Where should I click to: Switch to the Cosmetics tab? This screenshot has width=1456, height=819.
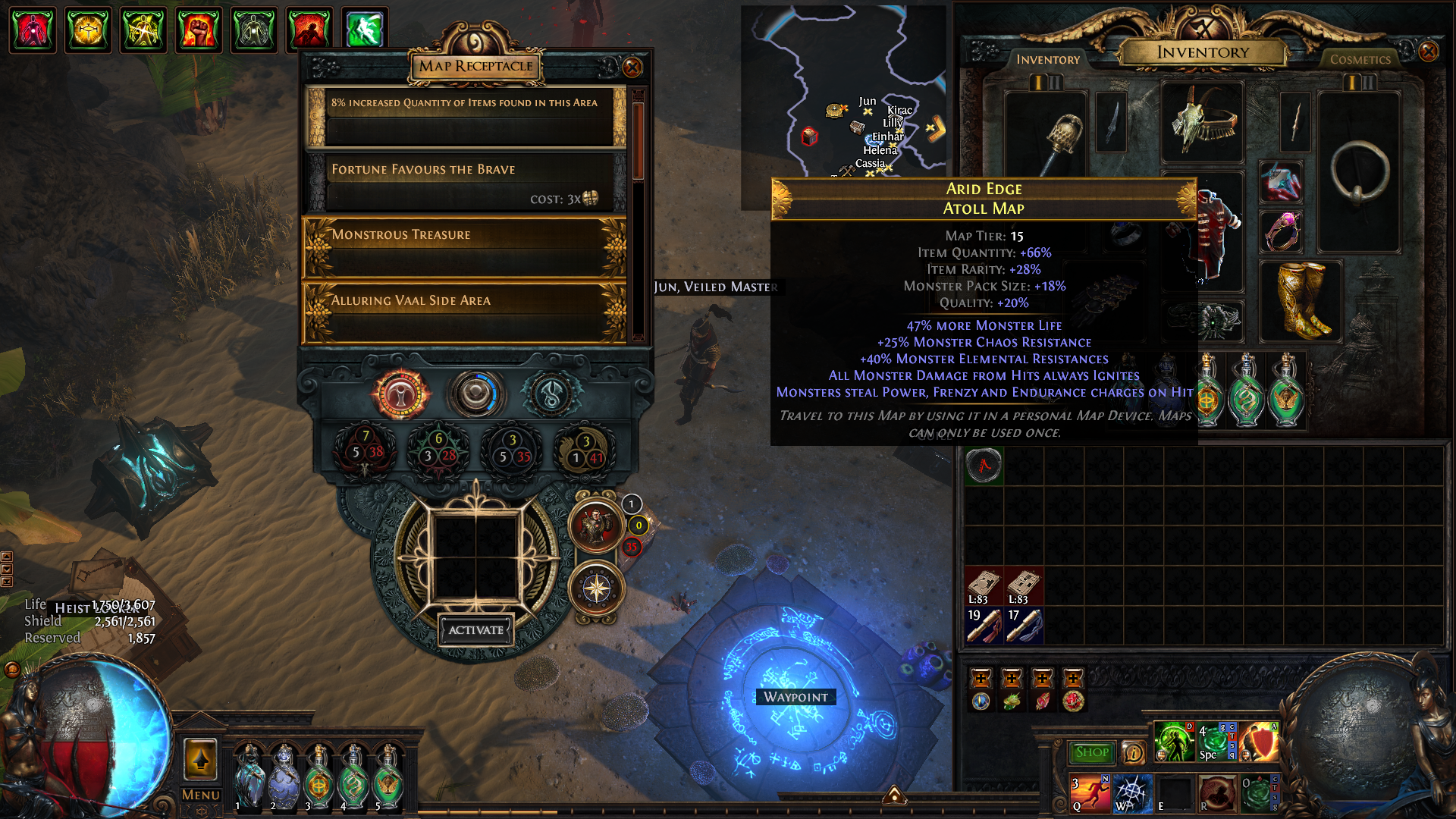(1360, 59)
